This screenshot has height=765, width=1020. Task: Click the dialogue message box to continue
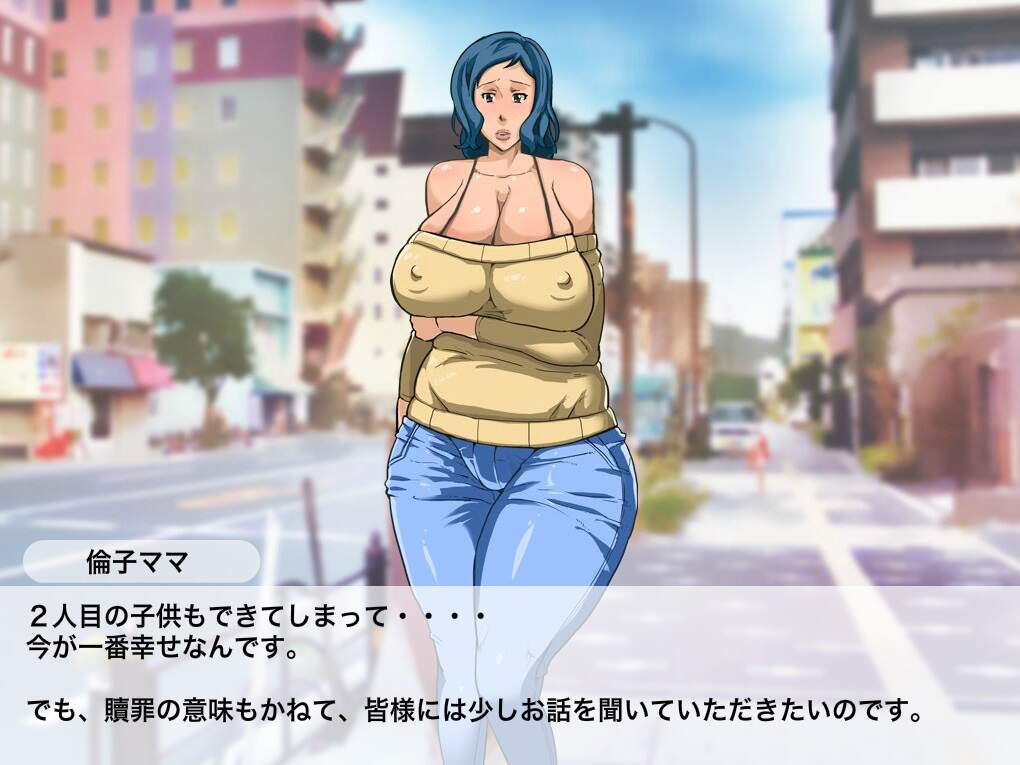510,672
